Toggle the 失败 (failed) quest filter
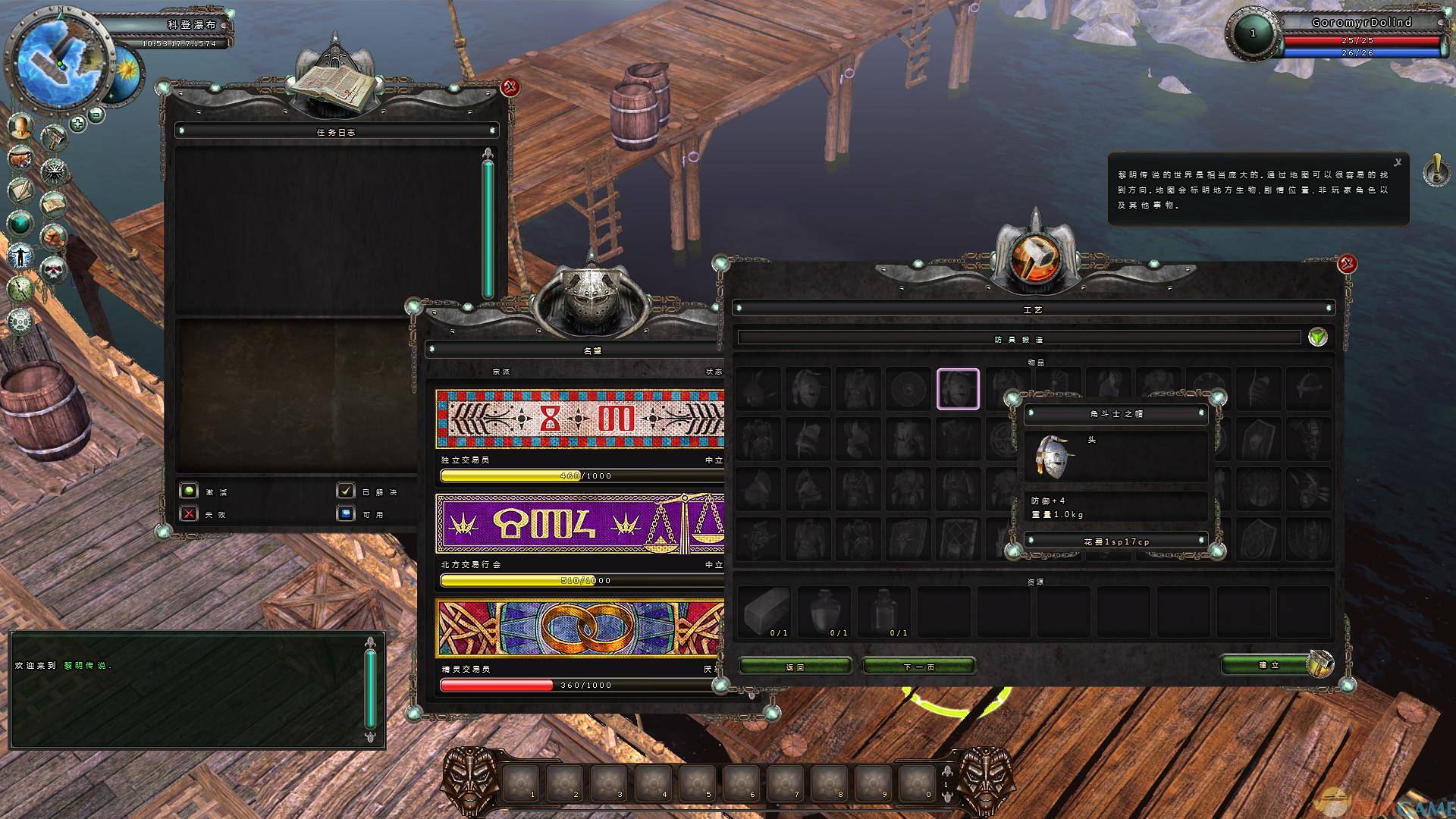Screen dimensions: 1456x819 pyautogui.click(x=188, y=513)
